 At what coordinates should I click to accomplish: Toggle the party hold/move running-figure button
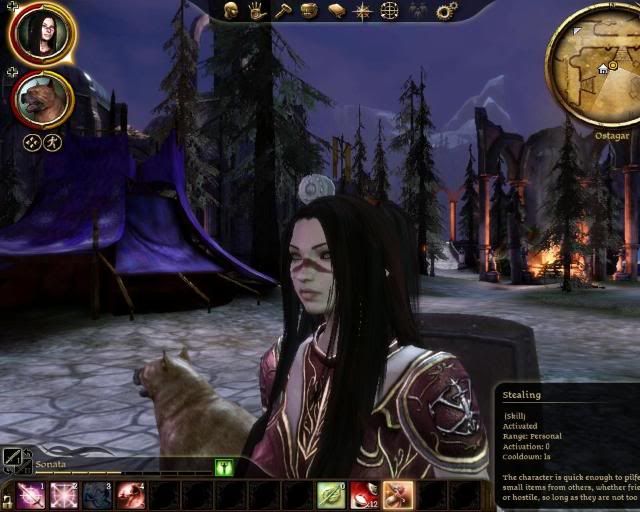[53, 142]
